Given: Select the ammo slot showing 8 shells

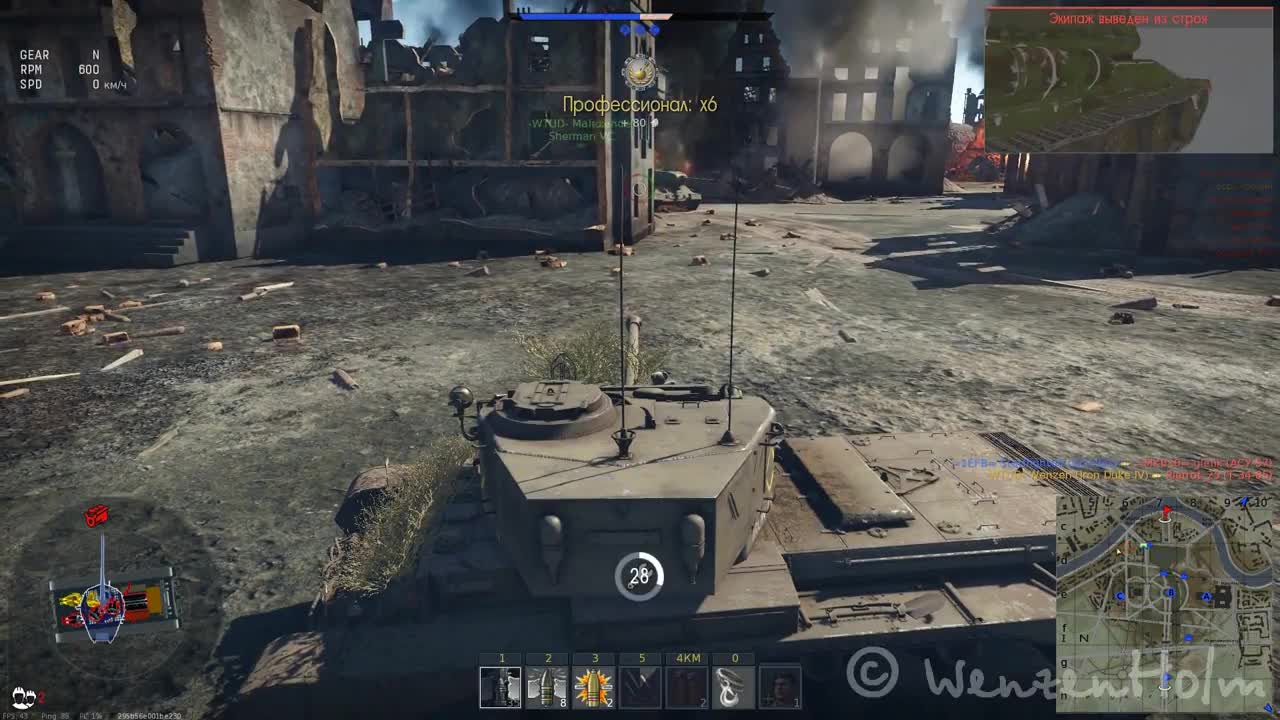Looking at the screenshot, I should pyautogui.click(x=546, y=686).
